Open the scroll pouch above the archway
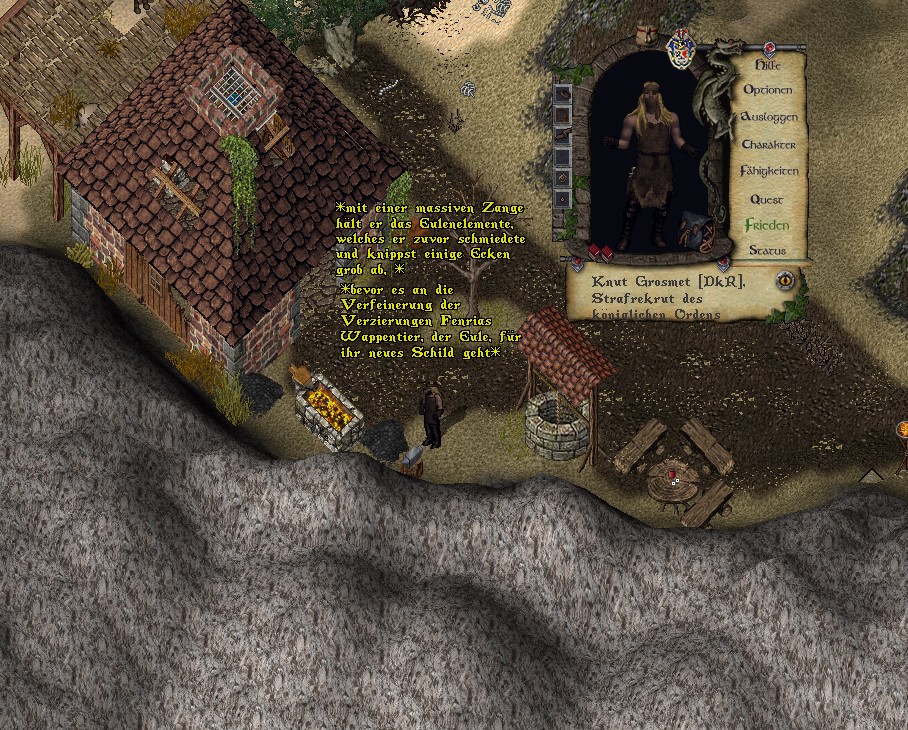908x730 pixels. [648, 35]
